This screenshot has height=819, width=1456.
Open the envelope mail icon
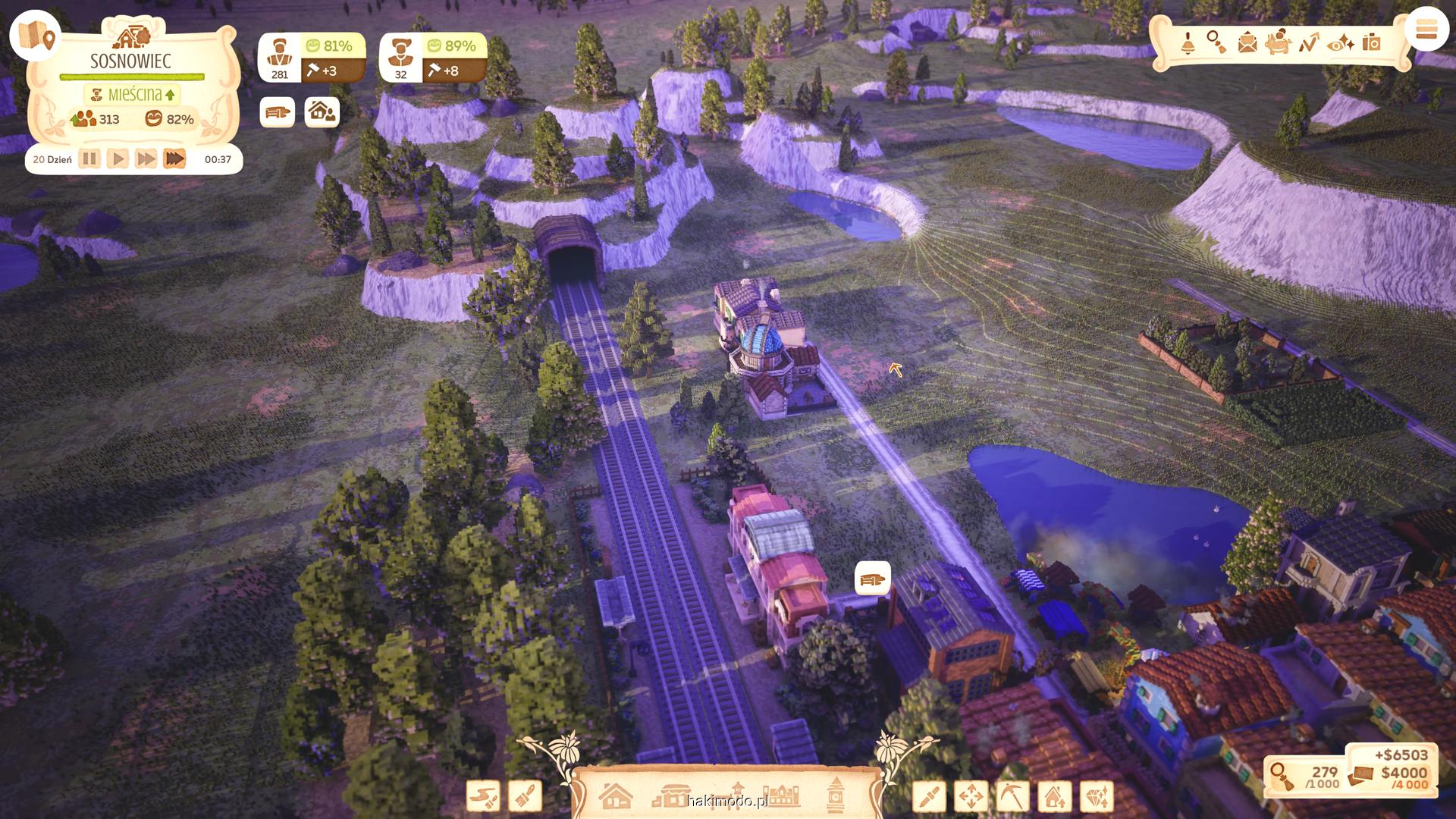1247,43
